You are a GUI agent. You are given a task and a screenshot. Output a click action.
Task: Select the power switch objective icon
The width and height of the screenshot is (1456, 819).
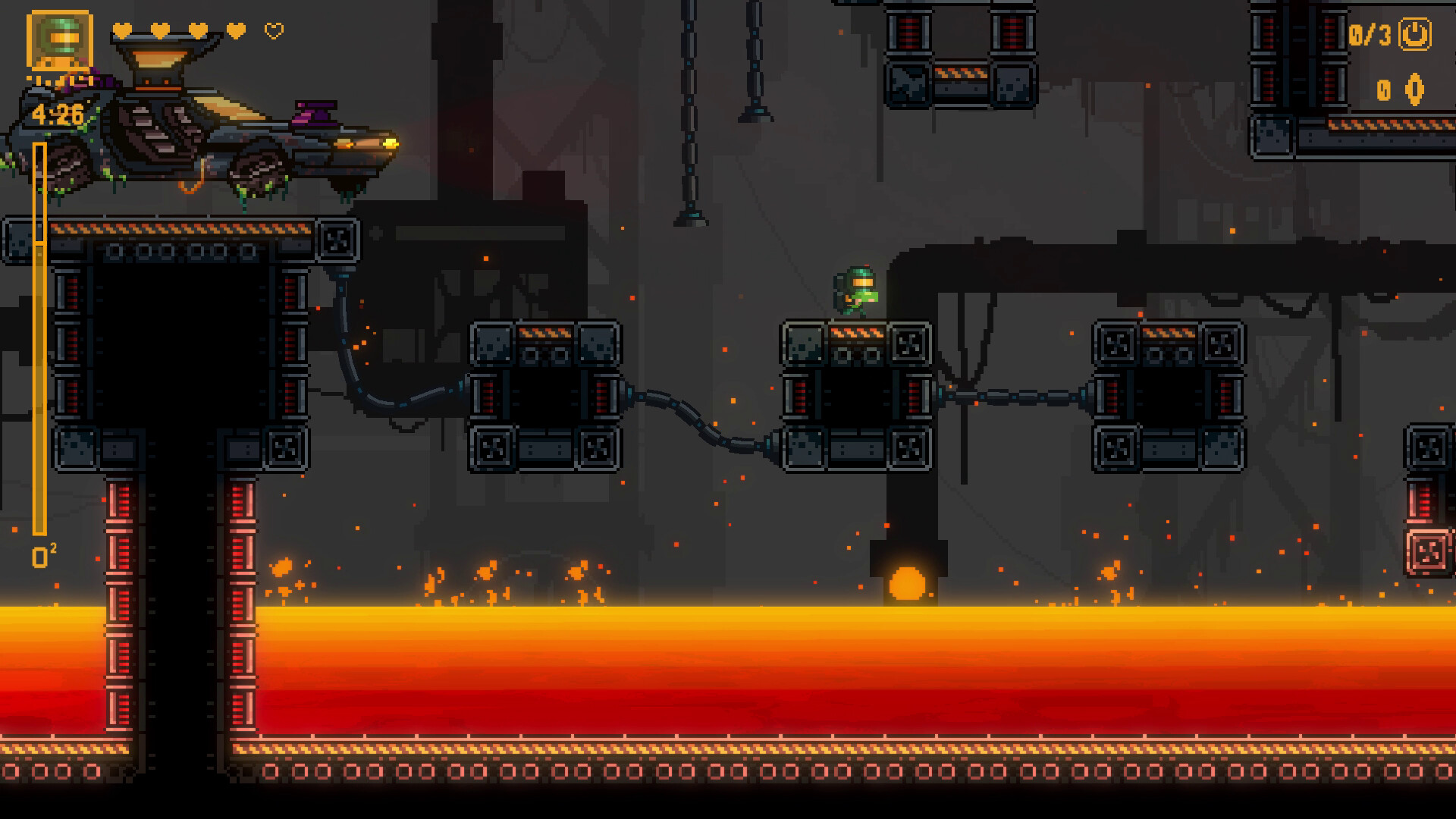point(1414,35)
